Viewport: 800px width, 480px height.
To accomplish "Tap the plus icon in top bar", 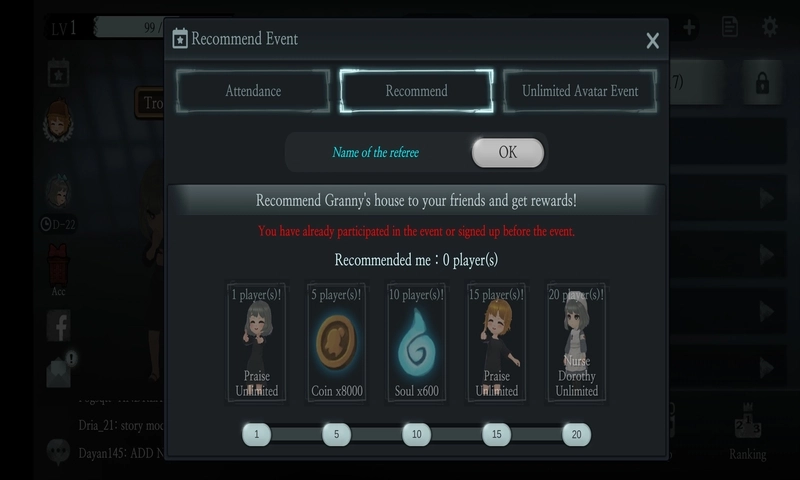I will pos(690,27).
